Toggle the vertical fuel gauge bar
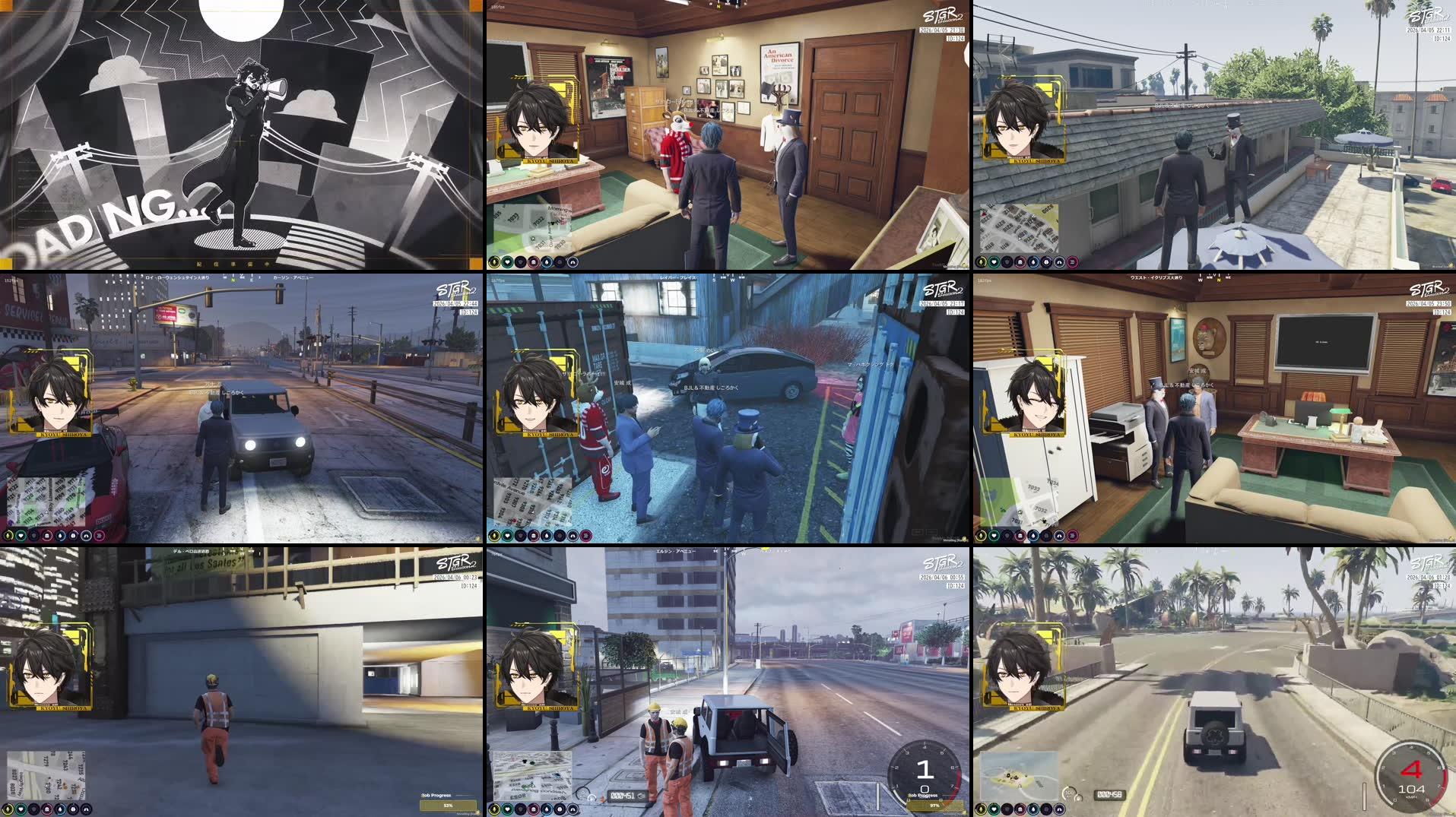 [x=1364, y=796]
